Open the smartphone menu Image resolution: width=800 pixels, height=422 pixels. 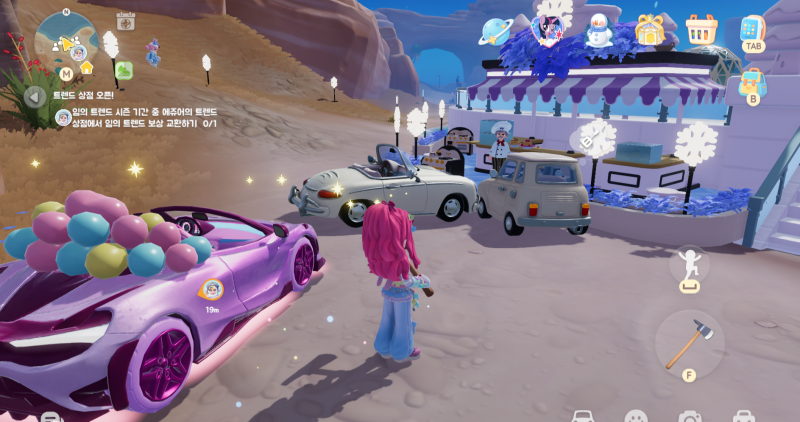752,30
